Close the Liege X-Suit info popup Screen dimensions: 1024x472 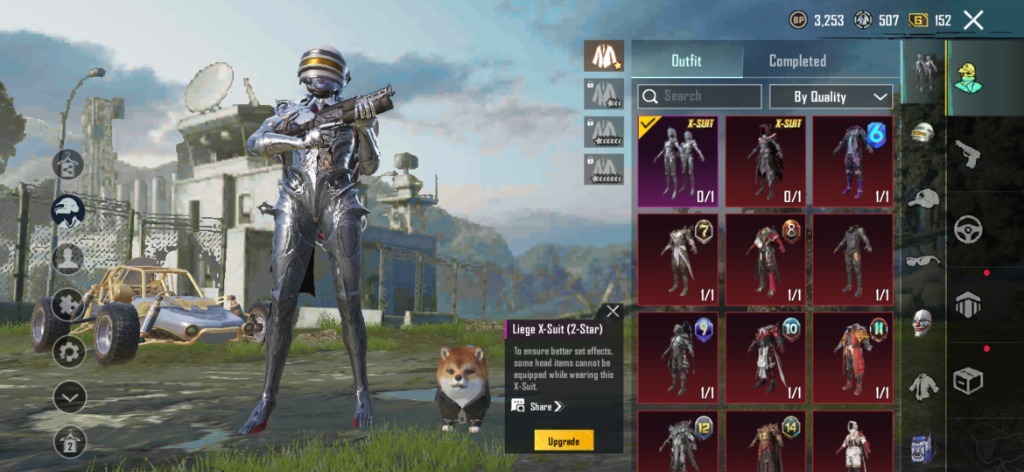[613, 311]
